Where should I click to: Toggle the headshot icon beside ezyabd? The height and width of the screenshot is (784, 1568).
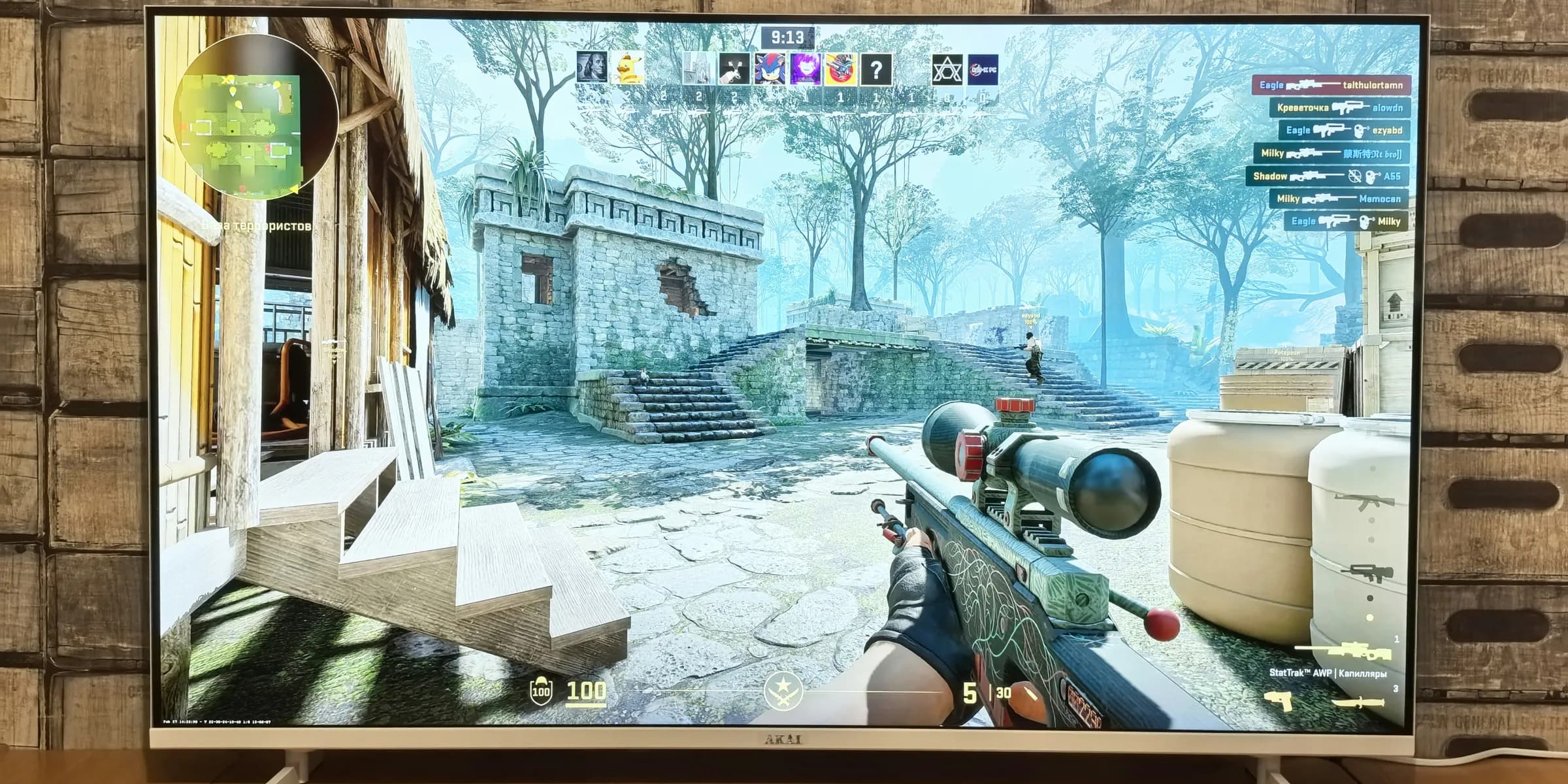coord(1360,131)
